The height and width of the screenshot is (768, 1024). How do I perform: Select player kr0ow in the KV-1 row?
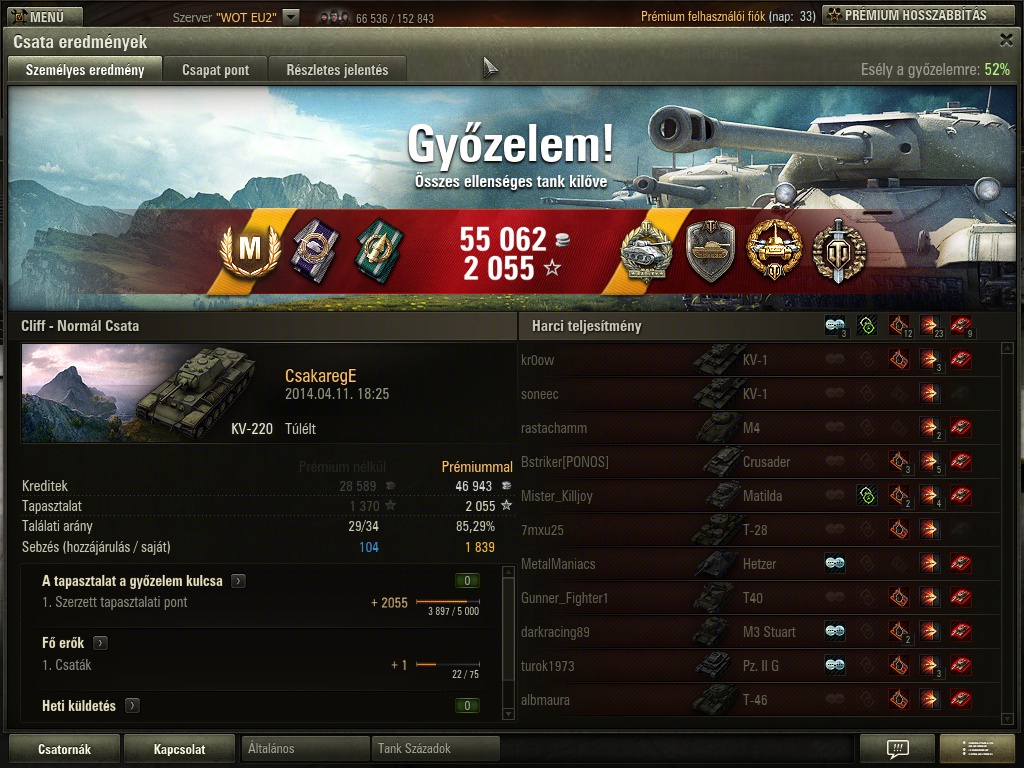[x=538, y=360]
